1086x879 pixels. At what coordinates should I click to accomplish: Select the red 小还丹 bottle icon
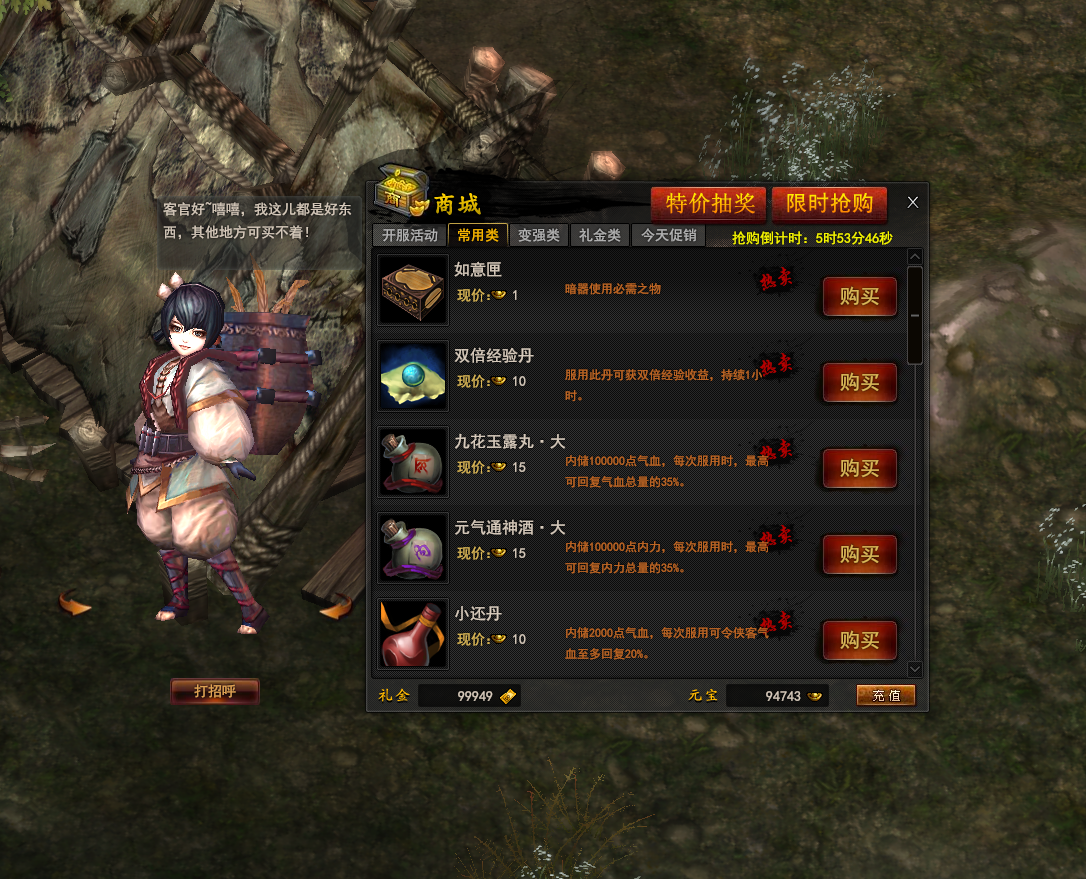[413, 634]
